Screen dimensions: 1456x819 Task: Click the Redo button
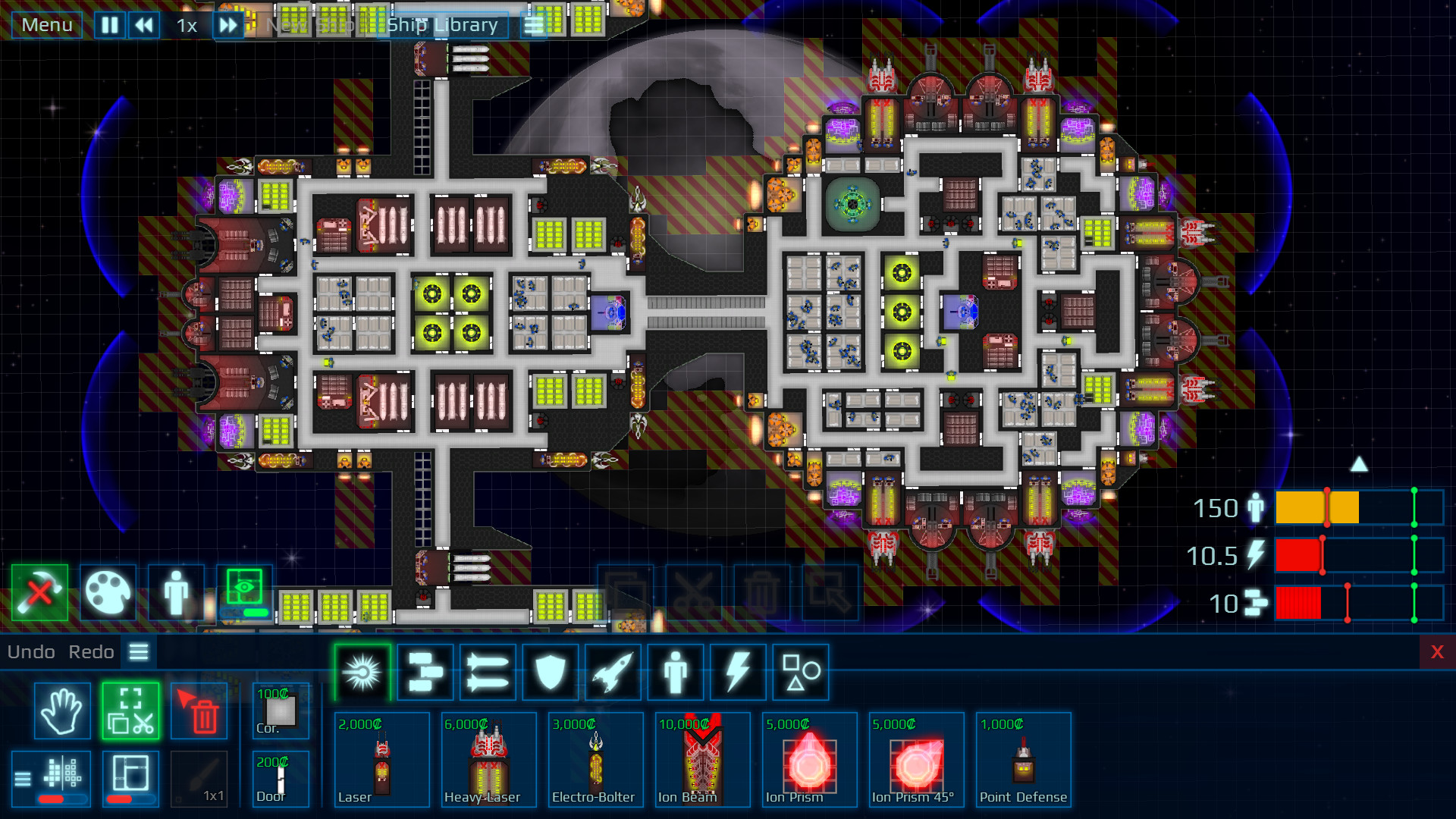91,651
